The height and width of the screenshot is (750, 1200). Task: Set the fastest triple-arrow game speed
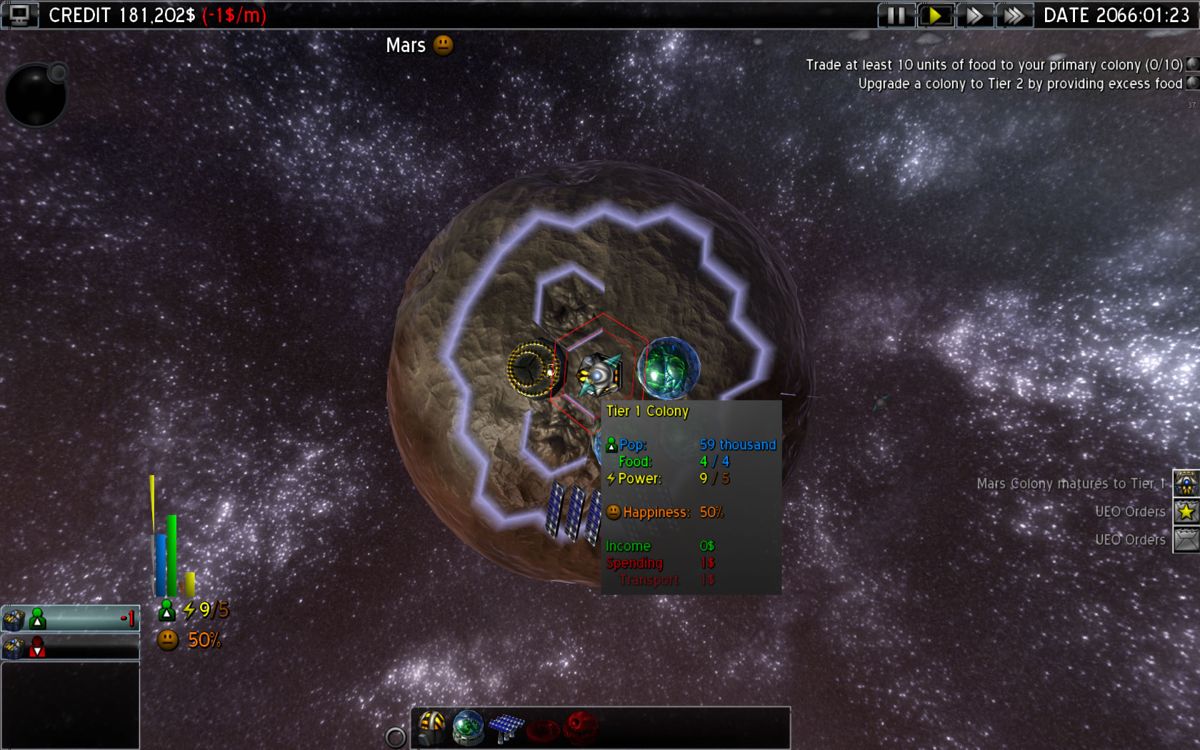click(1013, 15)
